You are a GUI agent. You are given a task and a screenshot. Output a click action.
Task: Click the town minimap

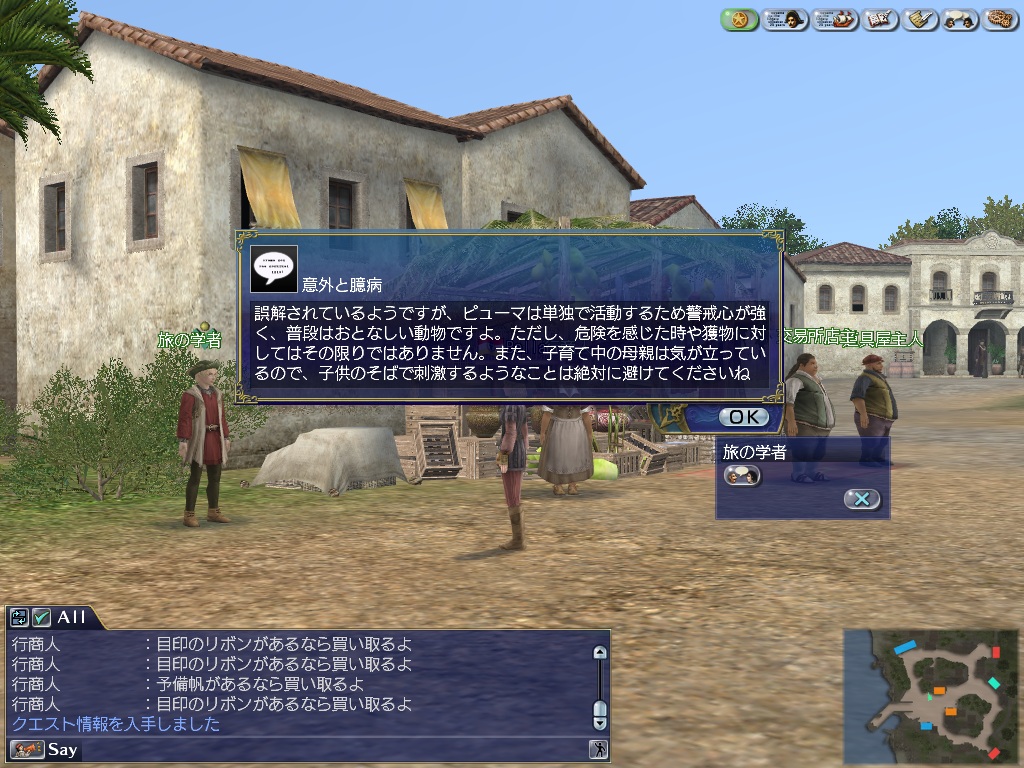pyautogui.click(x=930, y=695)
